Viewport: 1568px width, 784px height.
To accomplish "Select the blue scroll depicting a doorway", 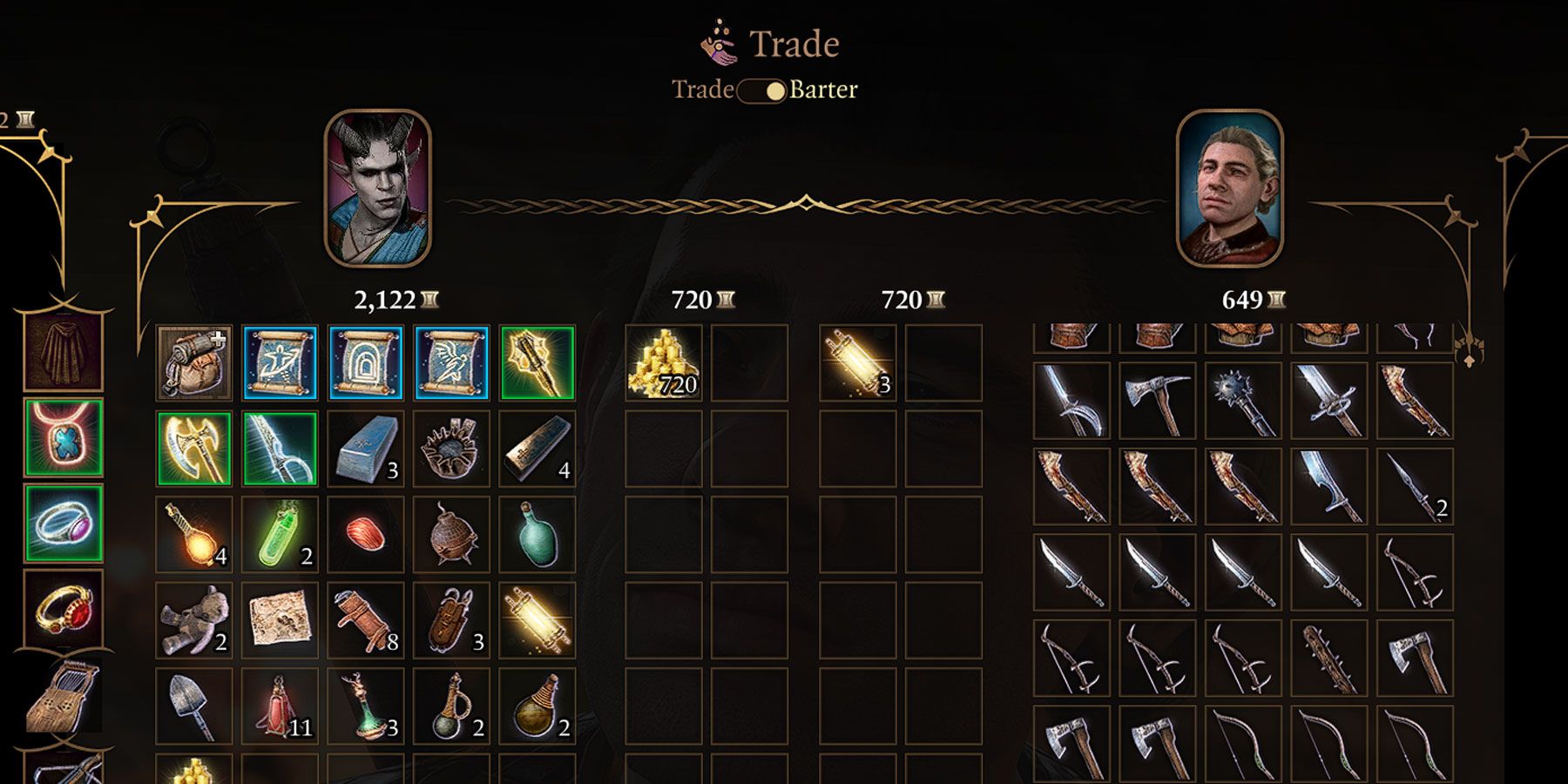I will coord(364,364).
